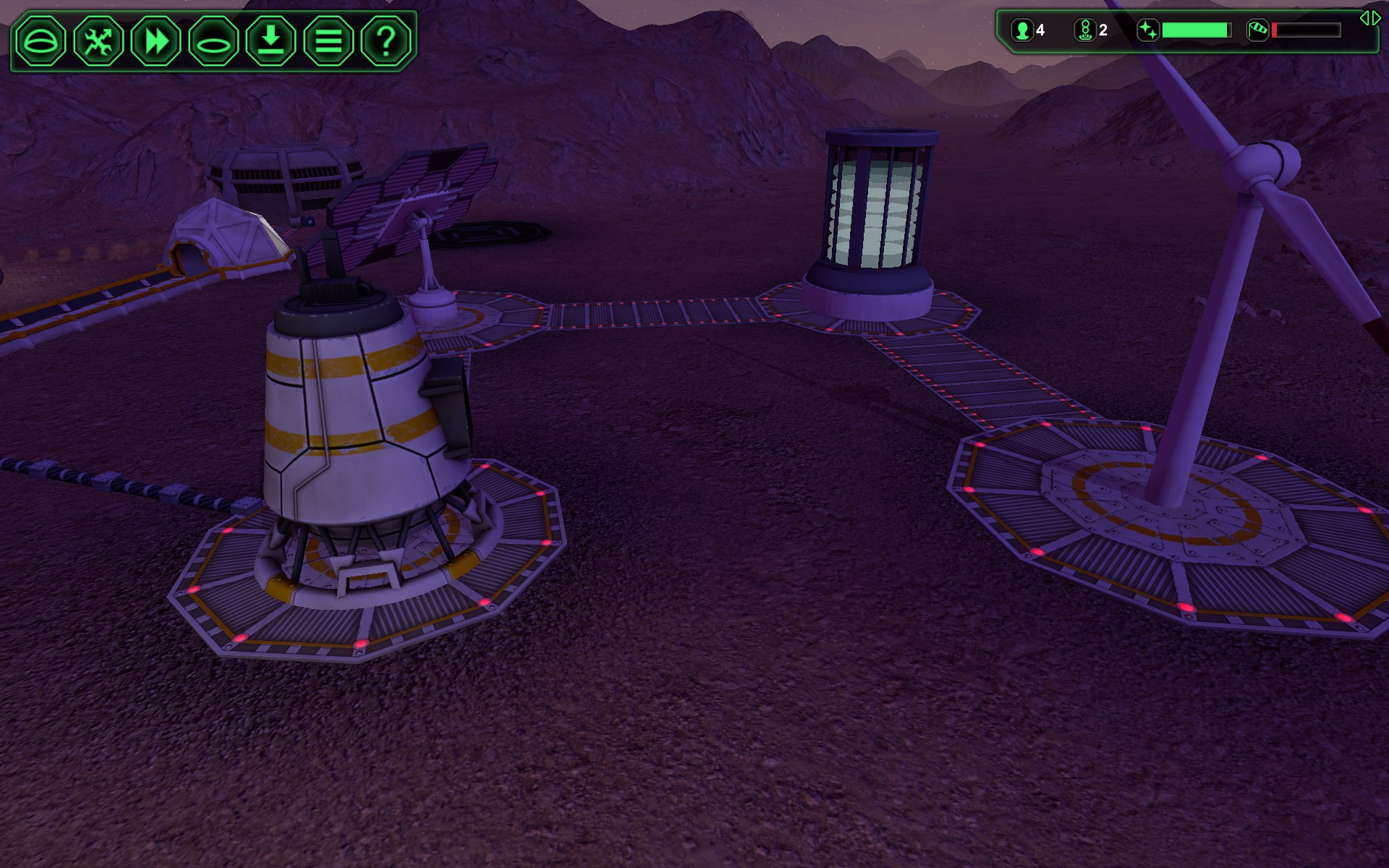Click the bot count icon

(1084, 30)
